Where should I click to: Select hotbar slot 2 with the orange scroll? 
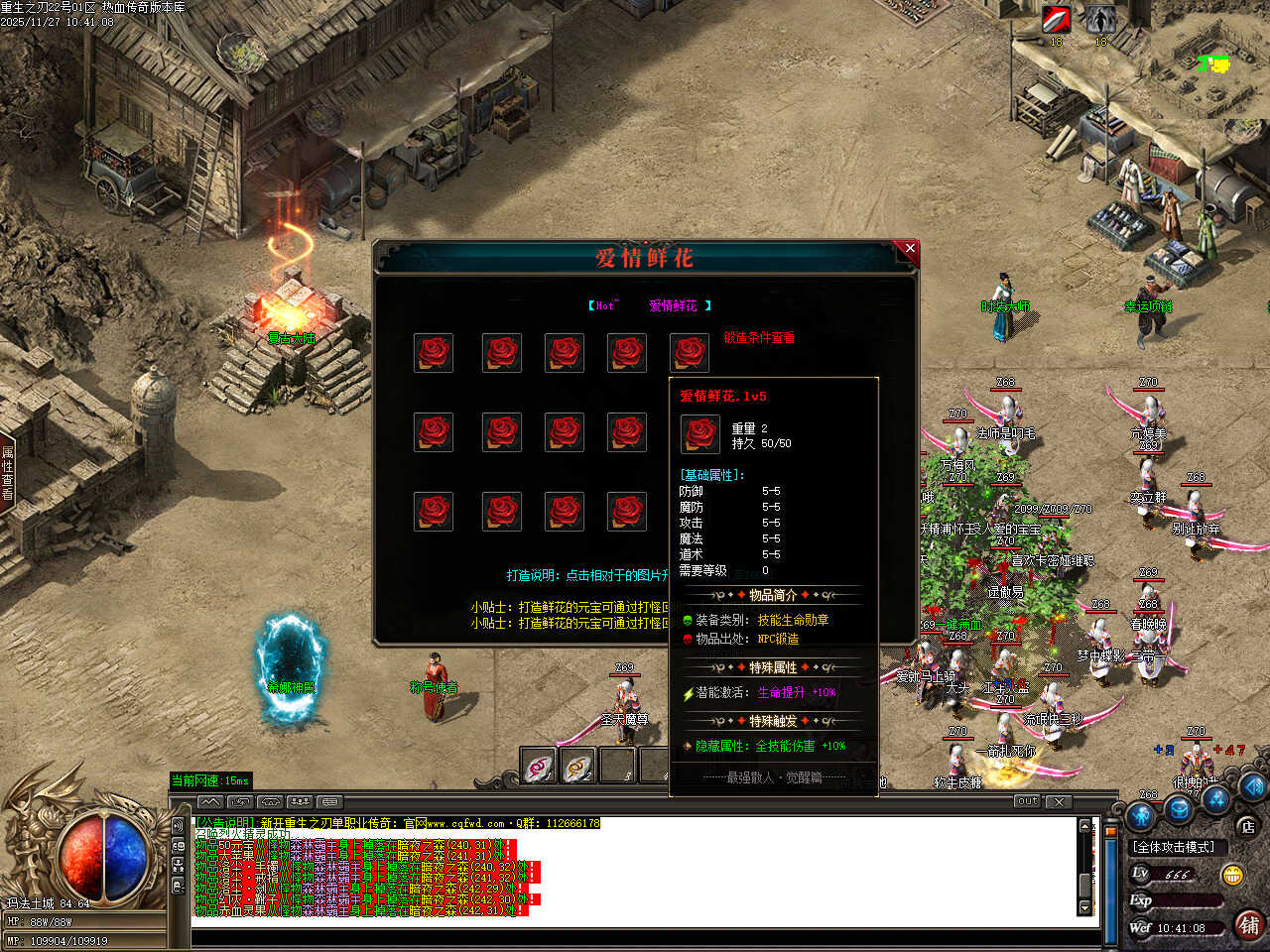(577, 767)
